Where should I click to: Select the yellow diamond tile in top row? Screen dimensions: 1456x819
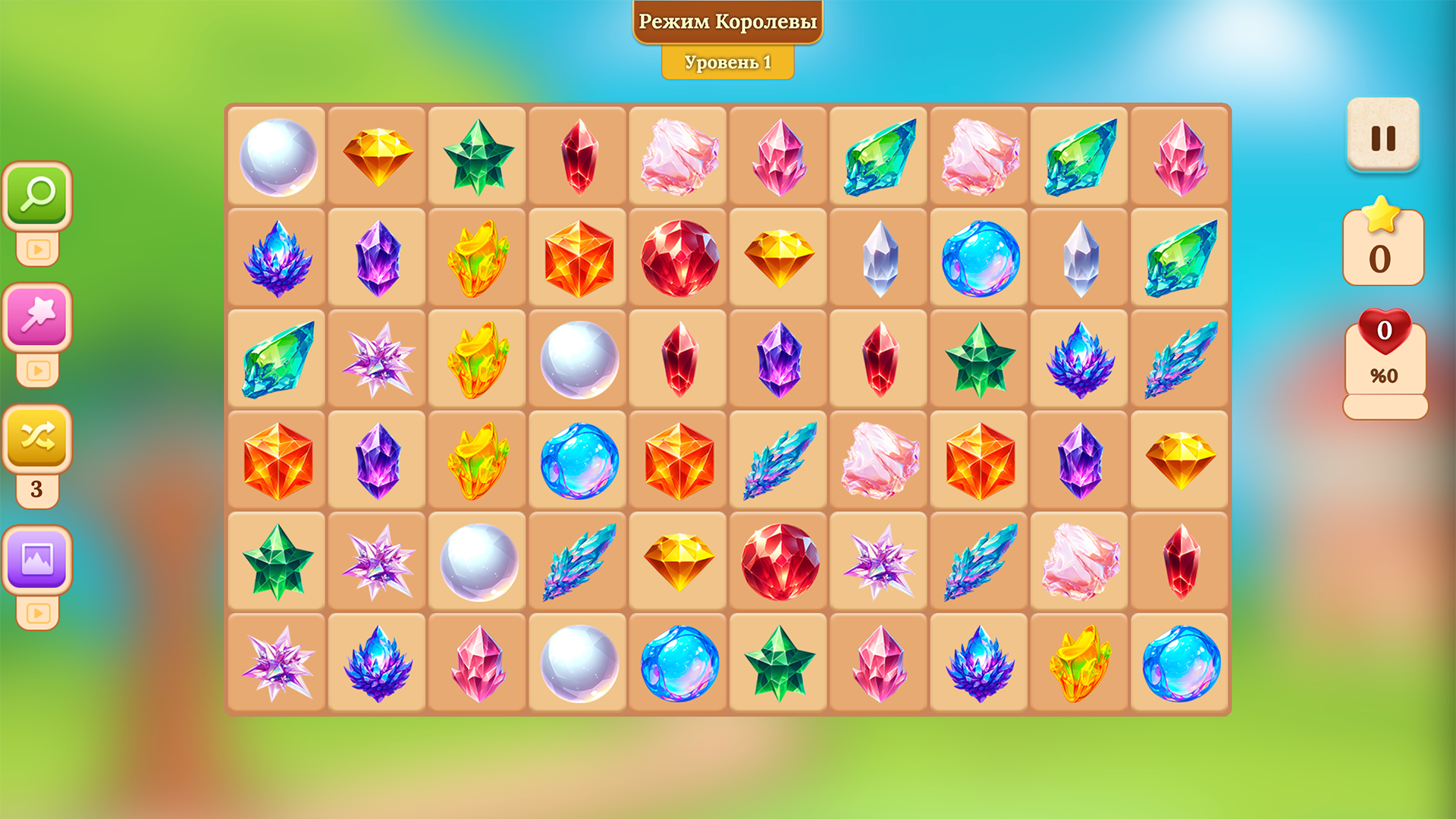[377, 154]
